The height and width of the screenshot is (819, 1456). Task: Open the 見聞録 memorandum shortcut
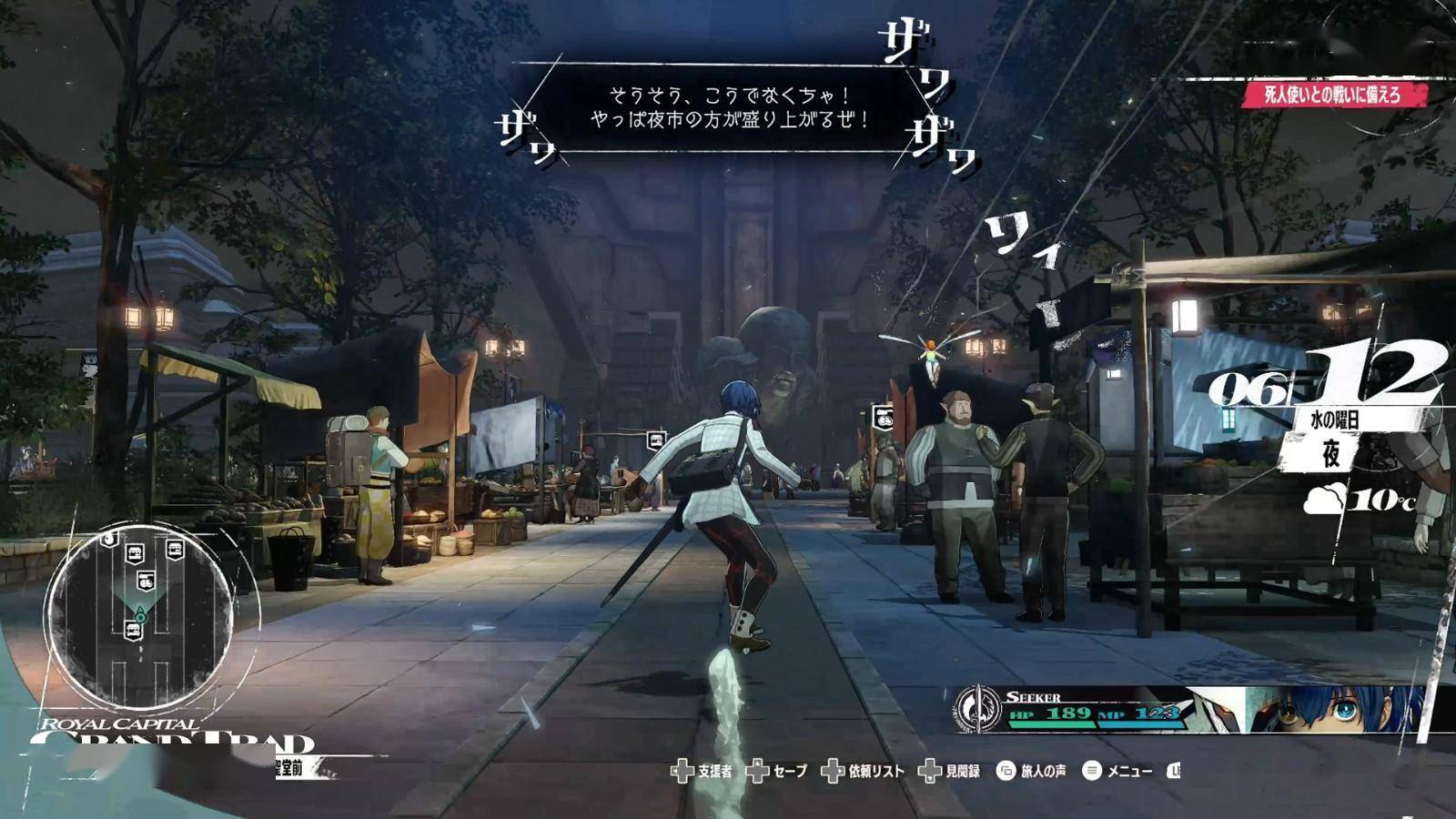pos(949,772)
